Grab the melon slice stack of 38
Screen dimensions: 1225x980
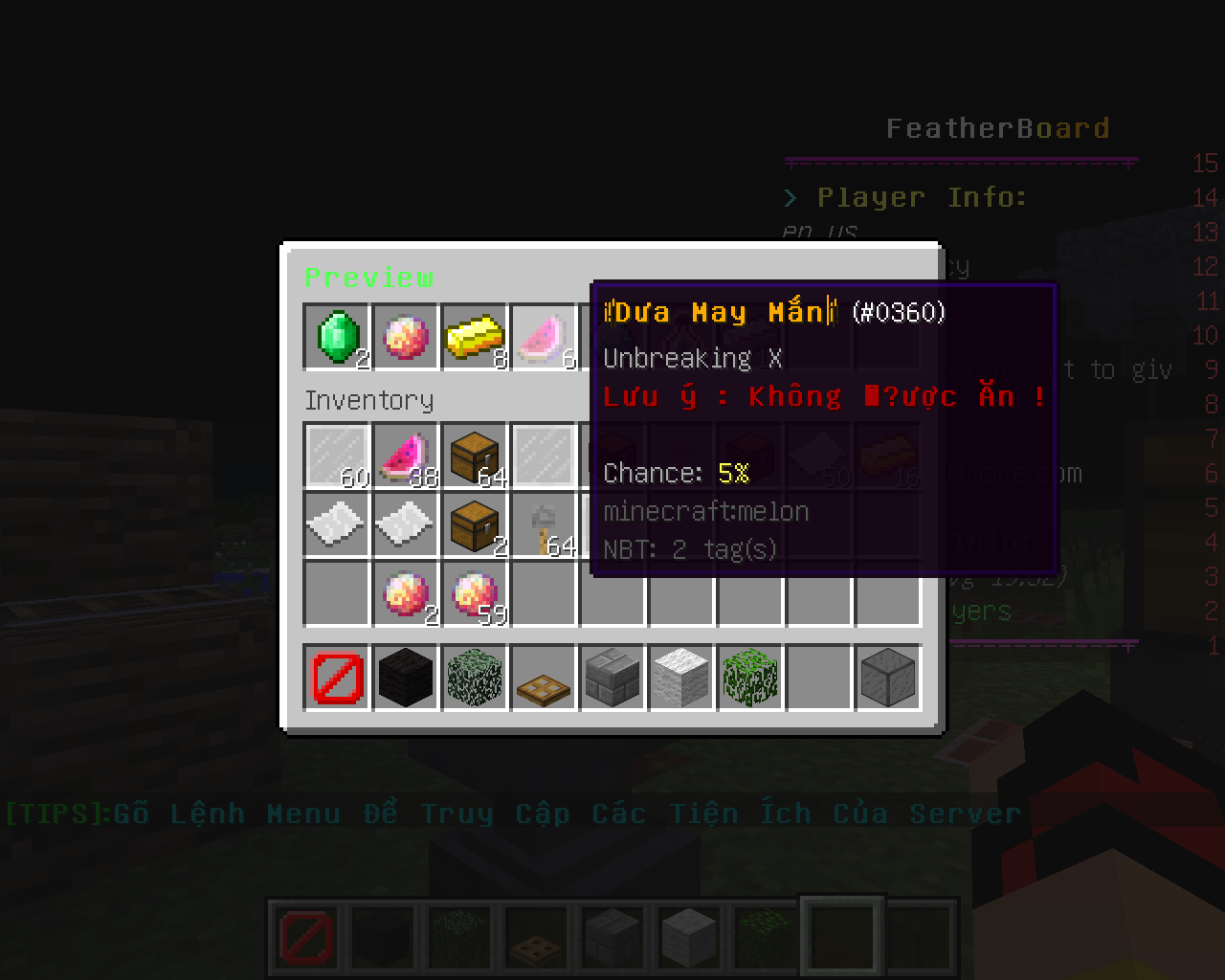[406, 456]
